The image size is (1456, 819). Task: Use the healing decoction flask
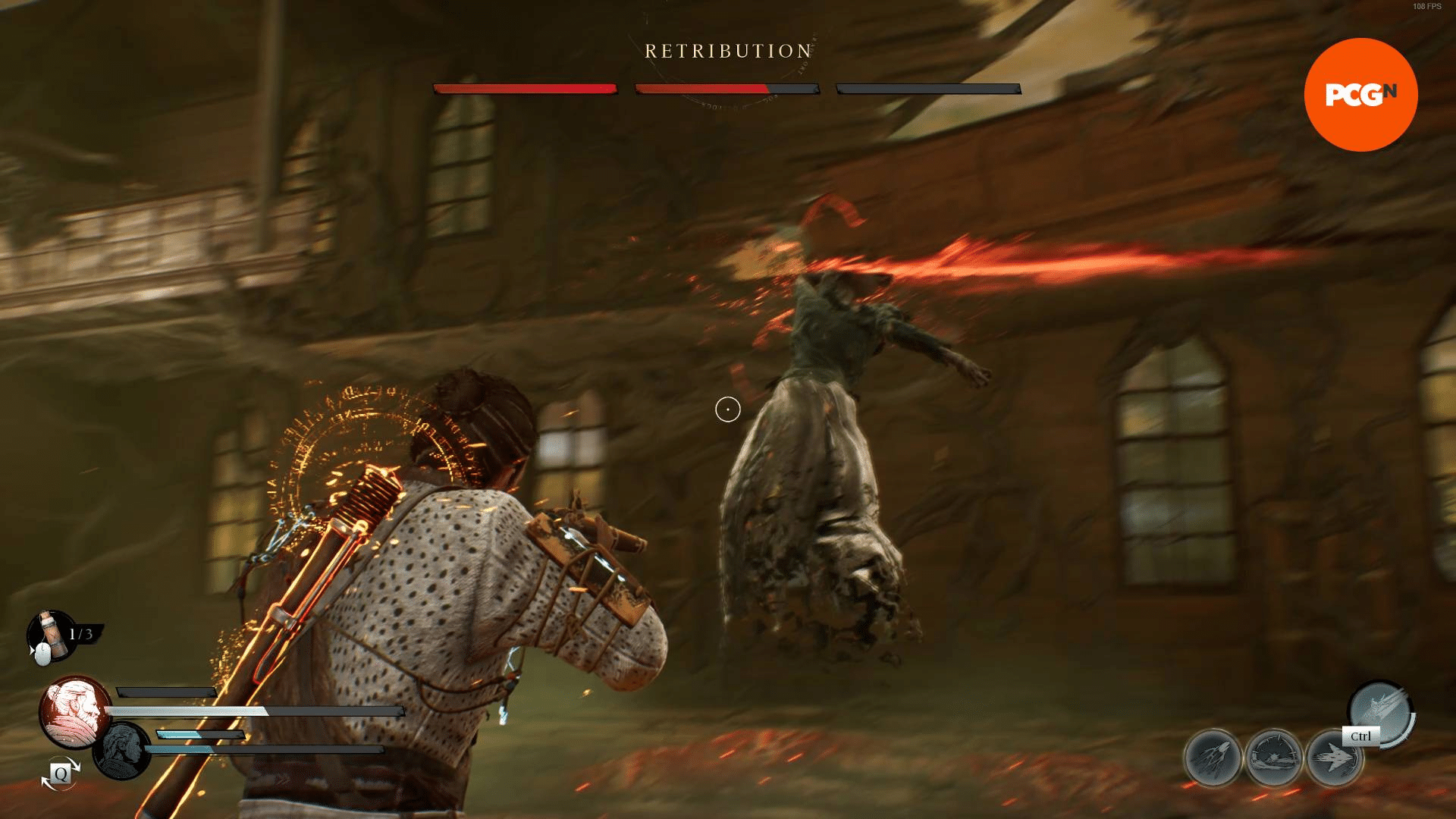coord(50,632)
